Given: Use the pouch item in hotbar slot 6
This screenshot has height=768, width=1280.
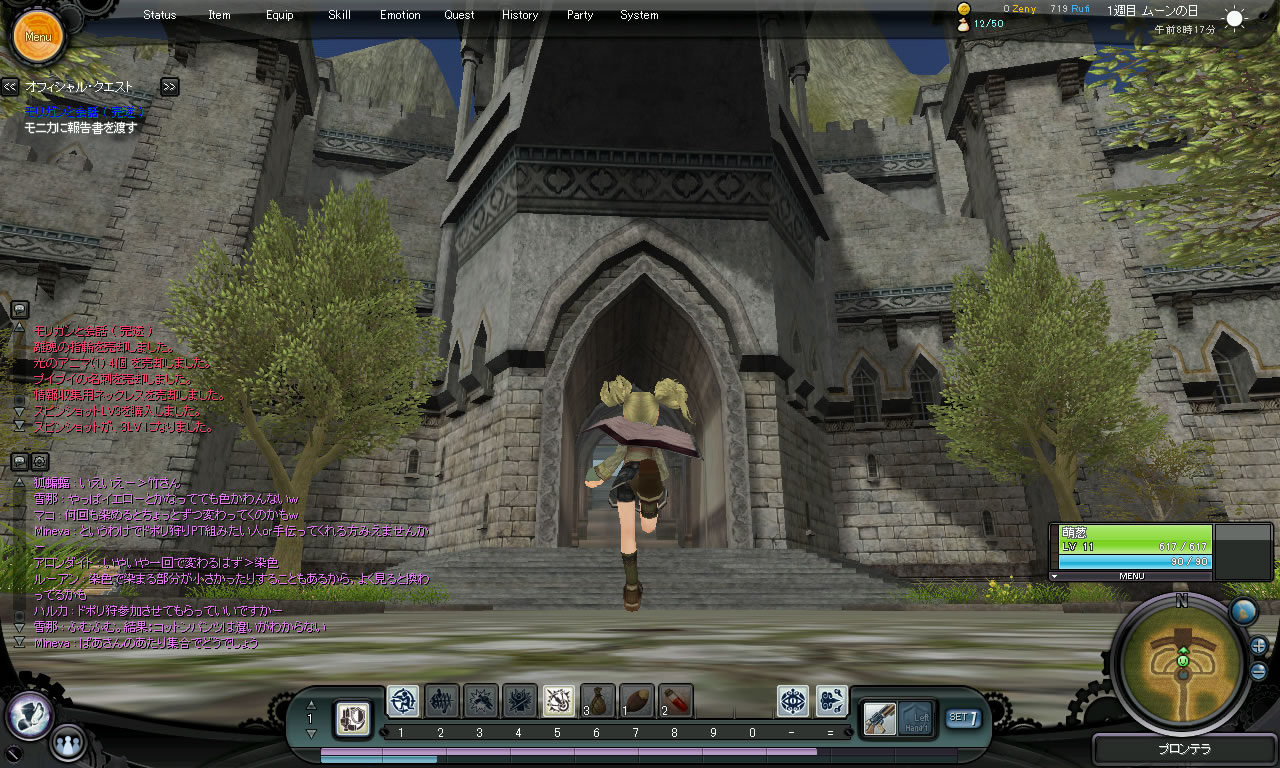Looking at the screenshot, I should [x=598, y=701].
